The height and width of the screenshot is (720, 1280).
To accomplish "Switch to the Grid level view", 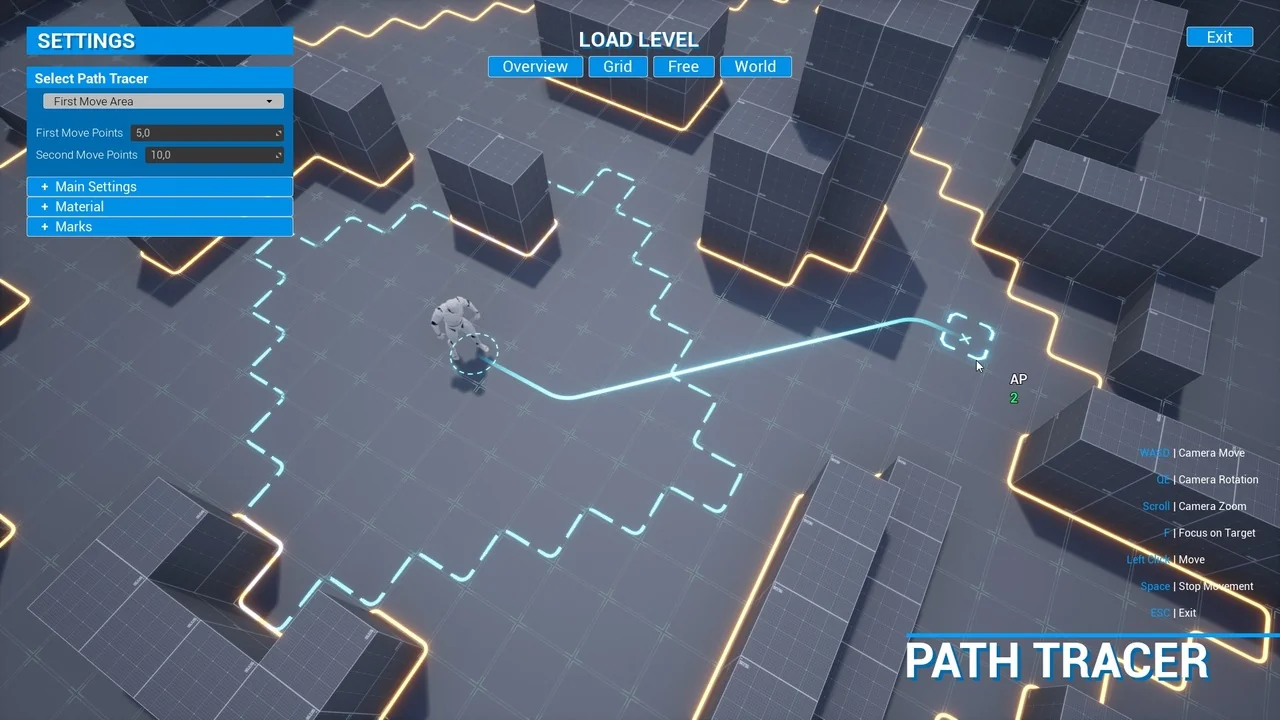I will (617, 66).
